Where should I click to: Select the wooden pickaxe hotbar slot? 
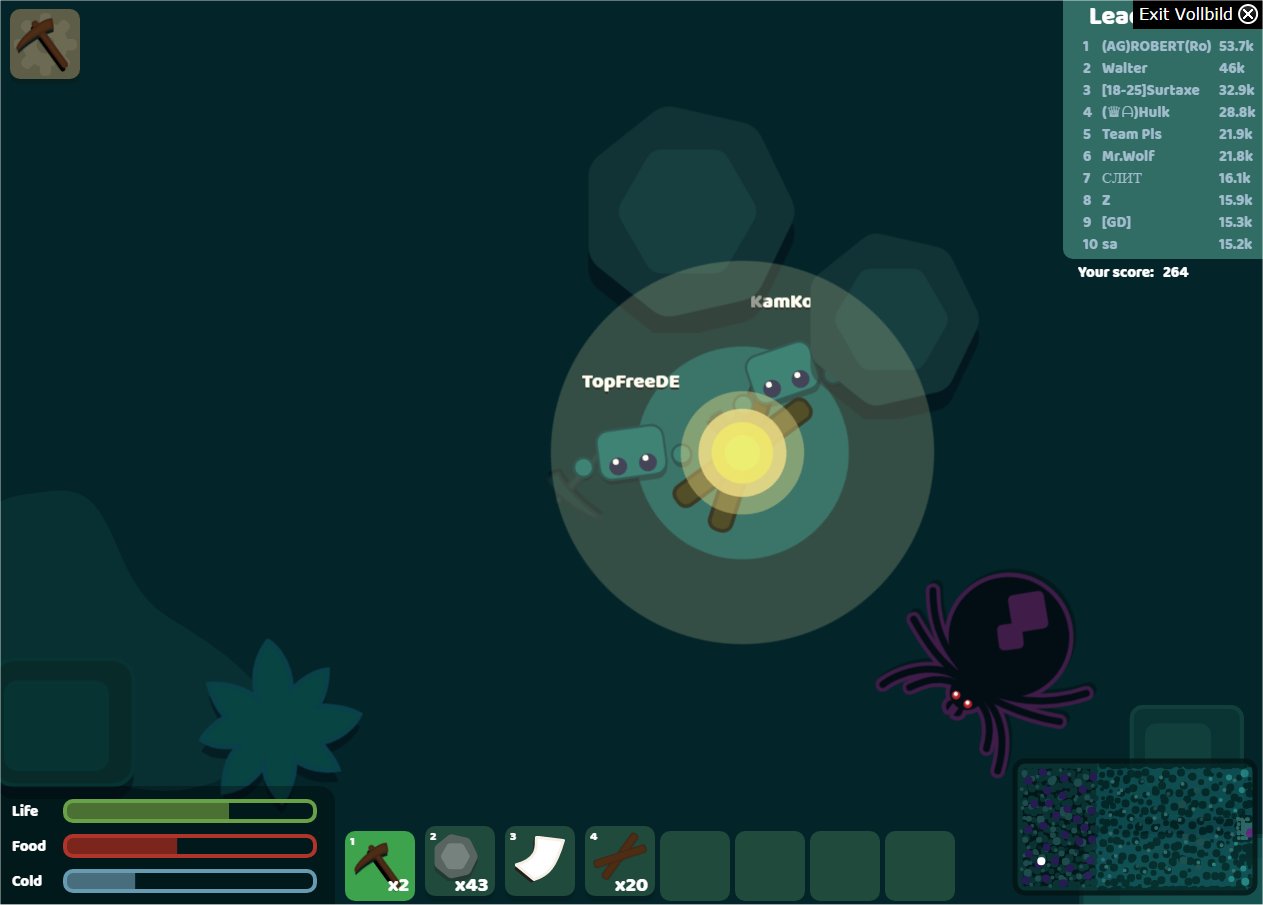pos(380,865)
